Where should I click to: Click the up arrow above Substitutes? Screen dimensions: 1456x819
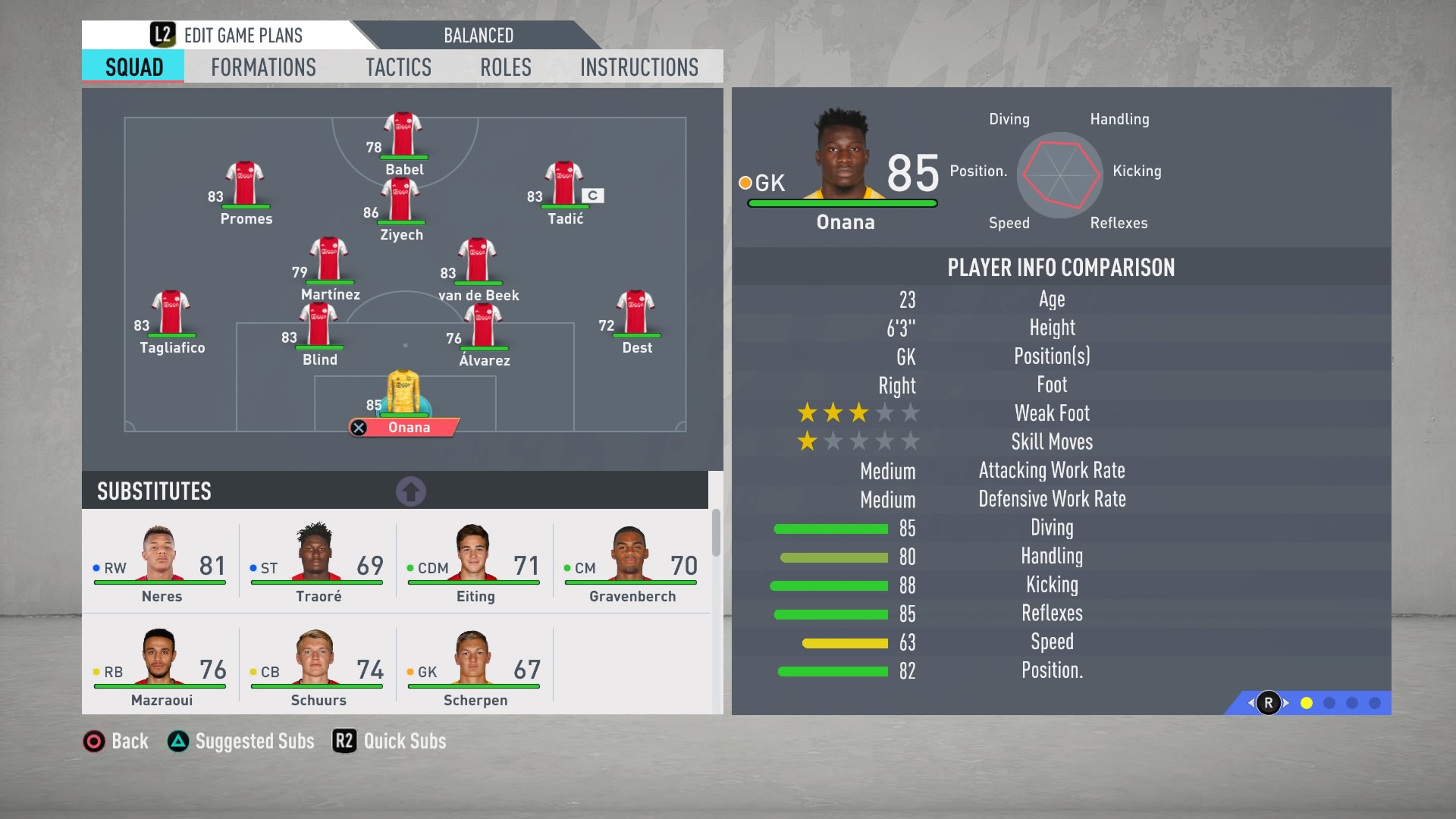point(410,491)
